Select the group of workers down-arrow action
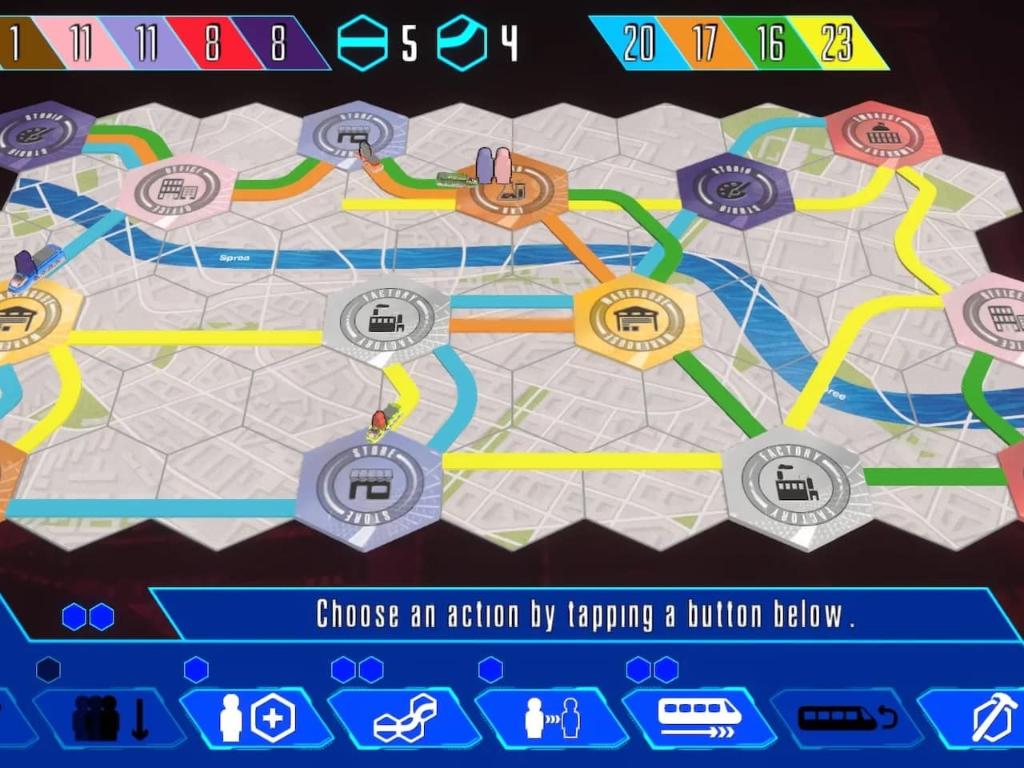The height and width of the screenshot is (768, 1024). coord(109,718)
